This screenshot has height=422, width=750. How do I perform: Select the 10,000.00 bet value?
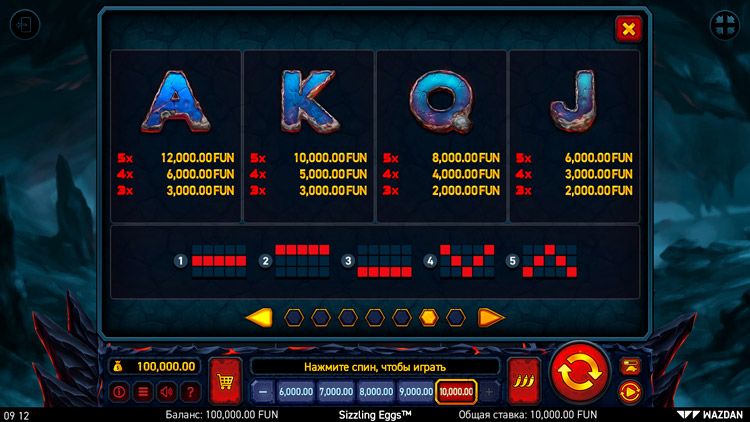456,392
